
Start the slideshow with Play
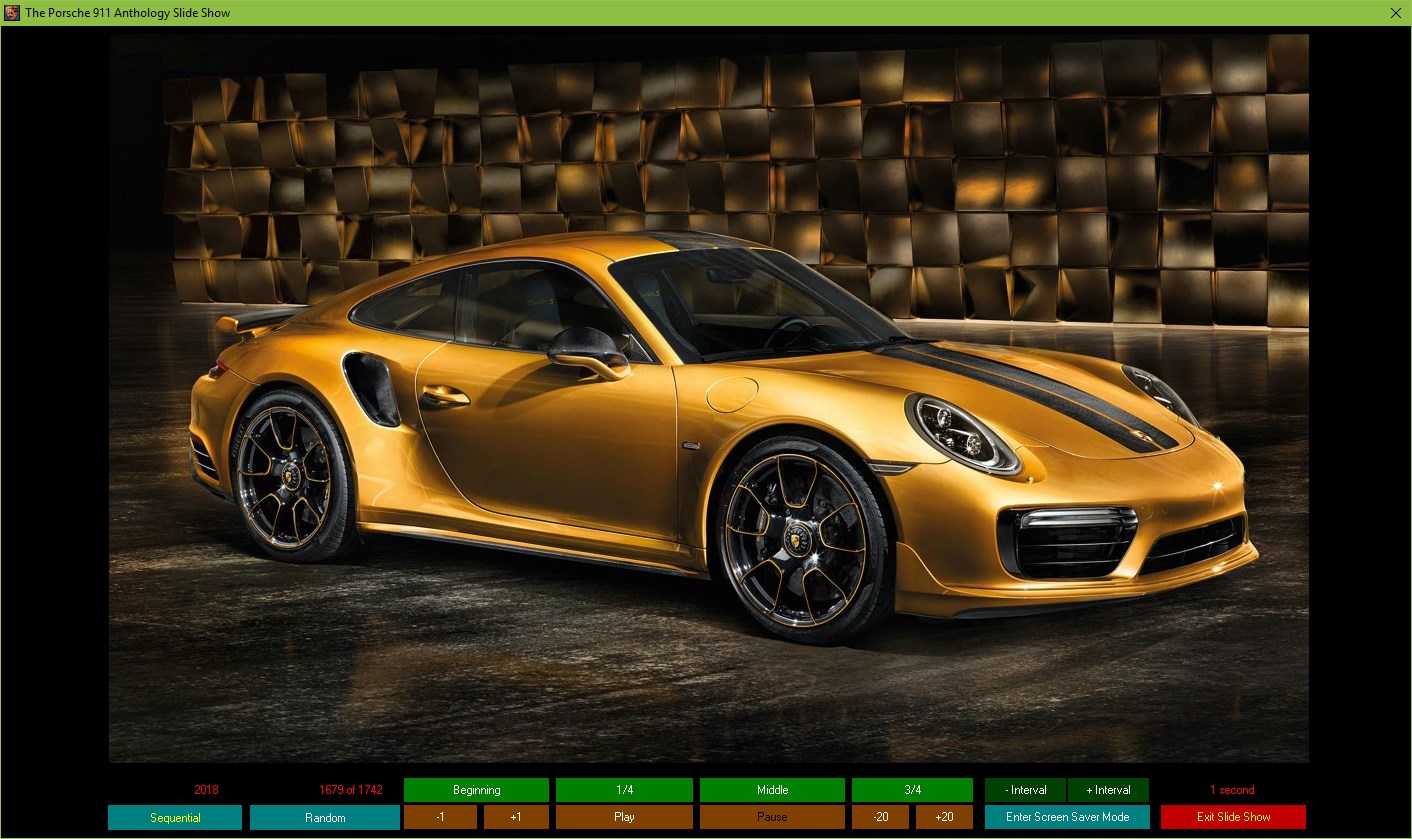624,817
